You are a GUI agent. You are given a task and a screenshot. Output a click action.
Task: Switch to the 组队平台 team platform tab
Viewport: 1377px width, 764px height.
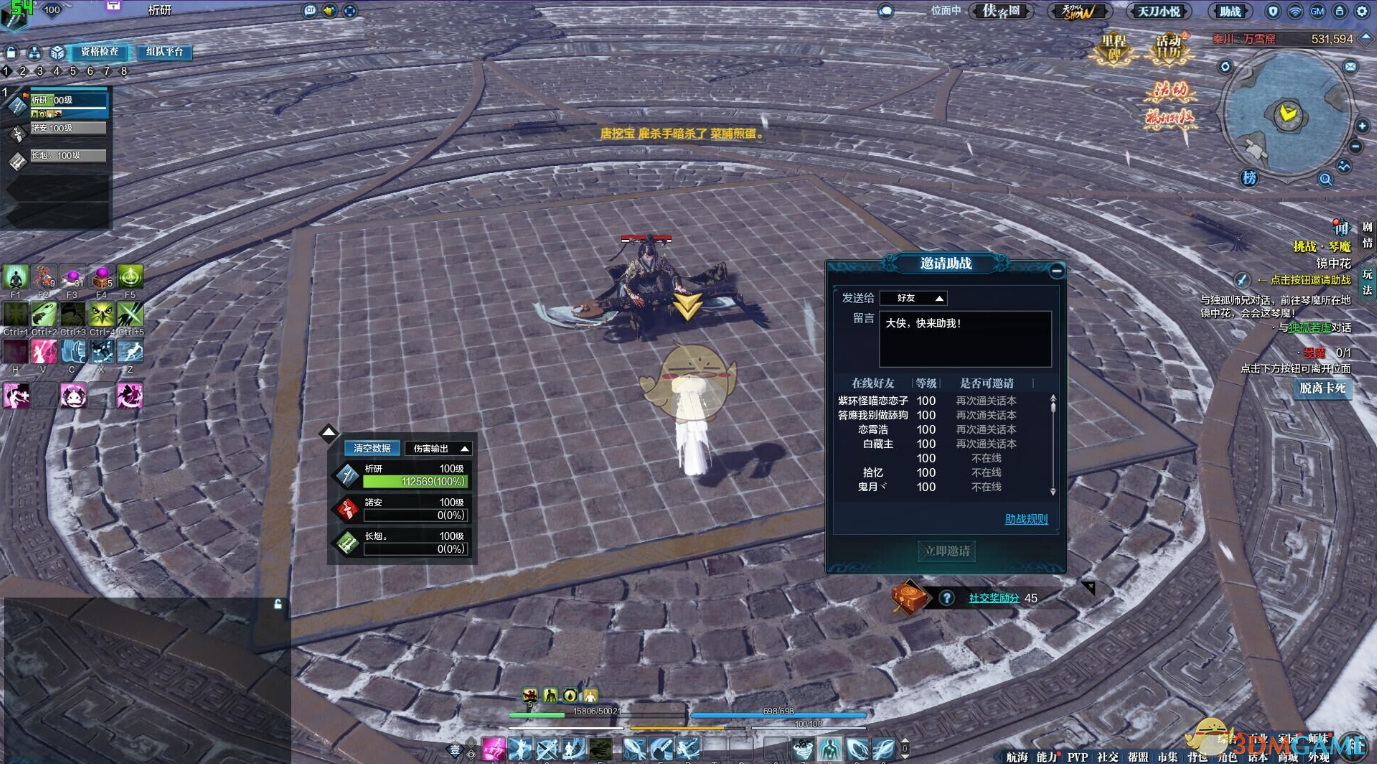tap(163, 52)
